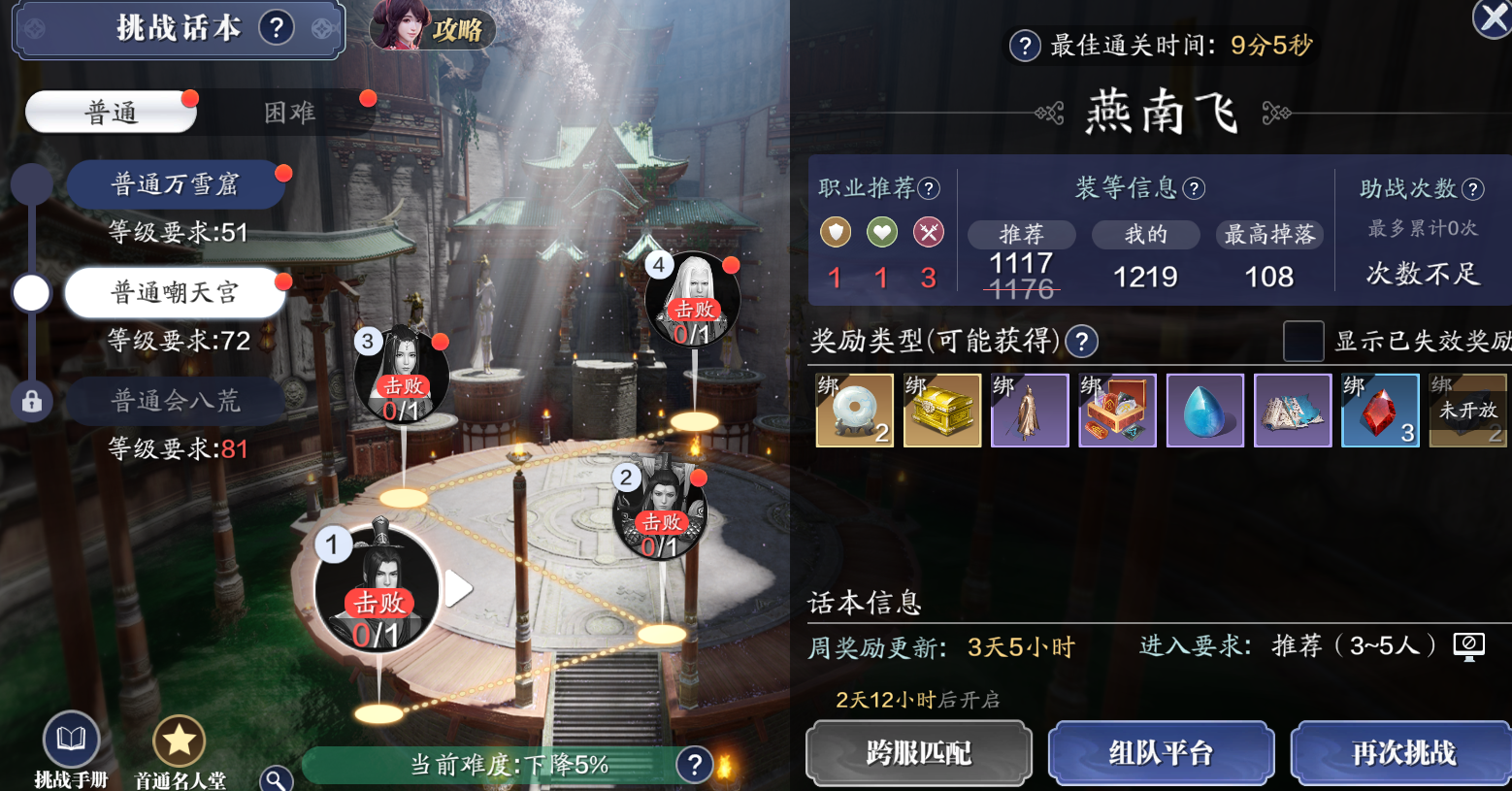
Task: Show help for 当前难度 difficulty reduction
Action: pyautogui.click(x=694, y=765)
